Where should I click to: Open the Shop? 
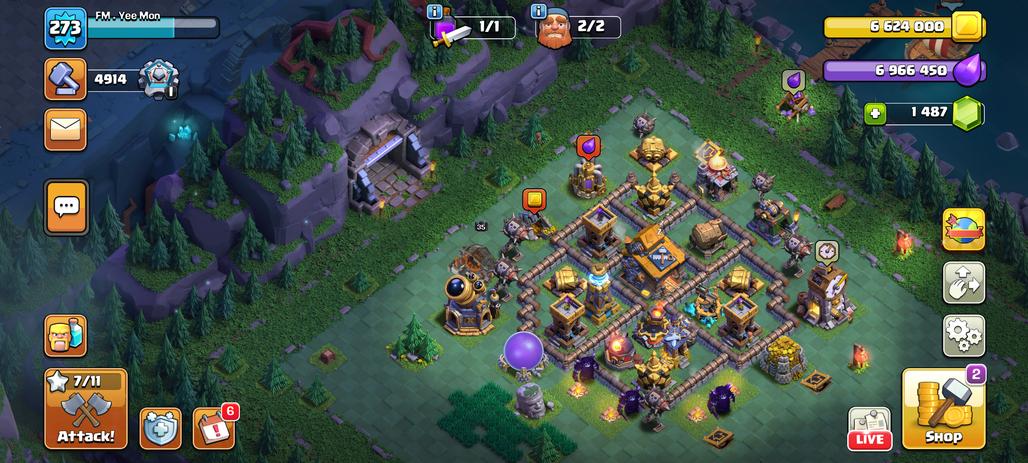[x=943, y=409]
